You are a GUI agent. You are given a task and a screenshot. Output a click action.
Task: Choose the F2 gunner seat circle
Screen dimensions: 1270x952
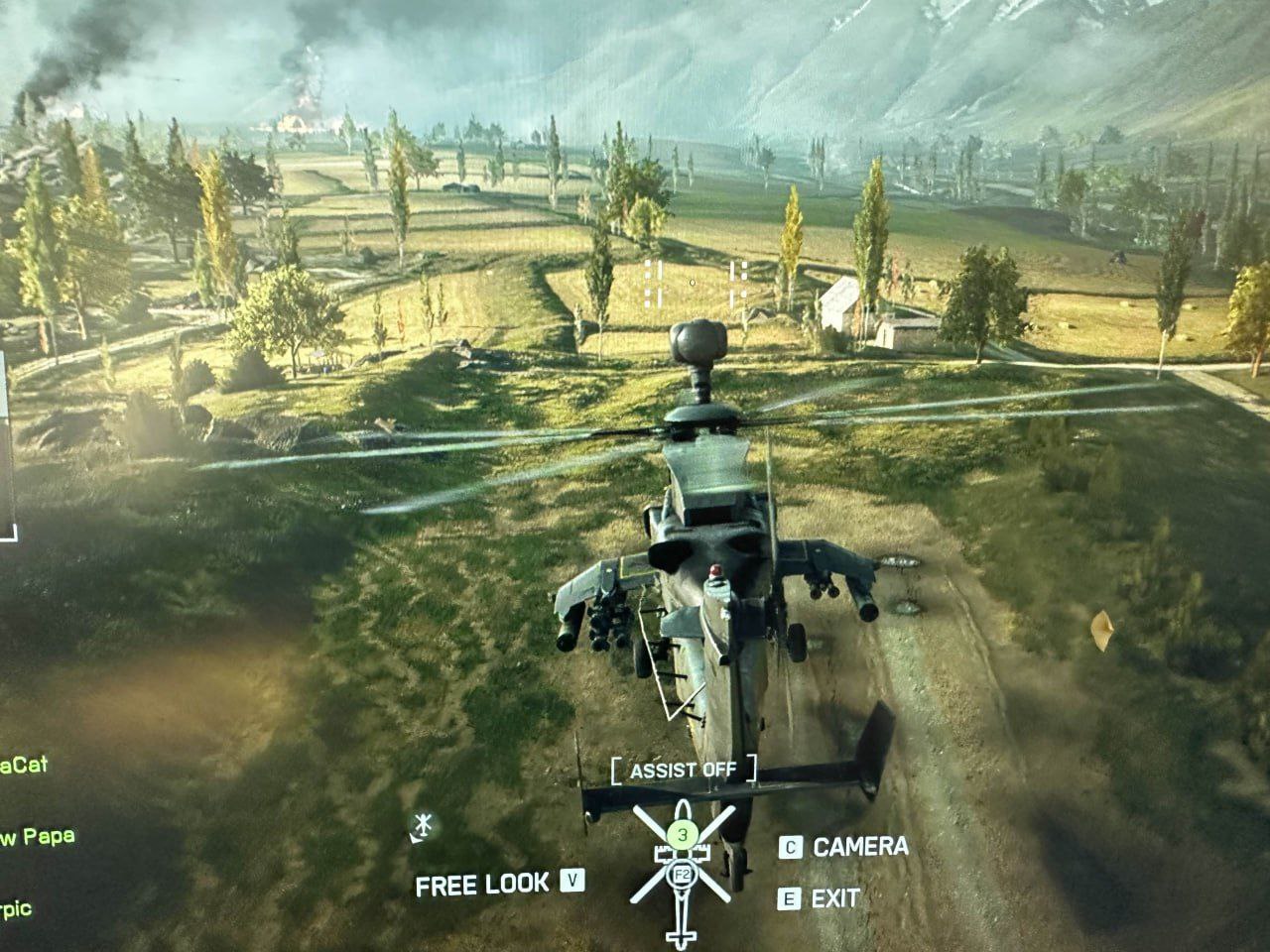(x=683, y=875)
